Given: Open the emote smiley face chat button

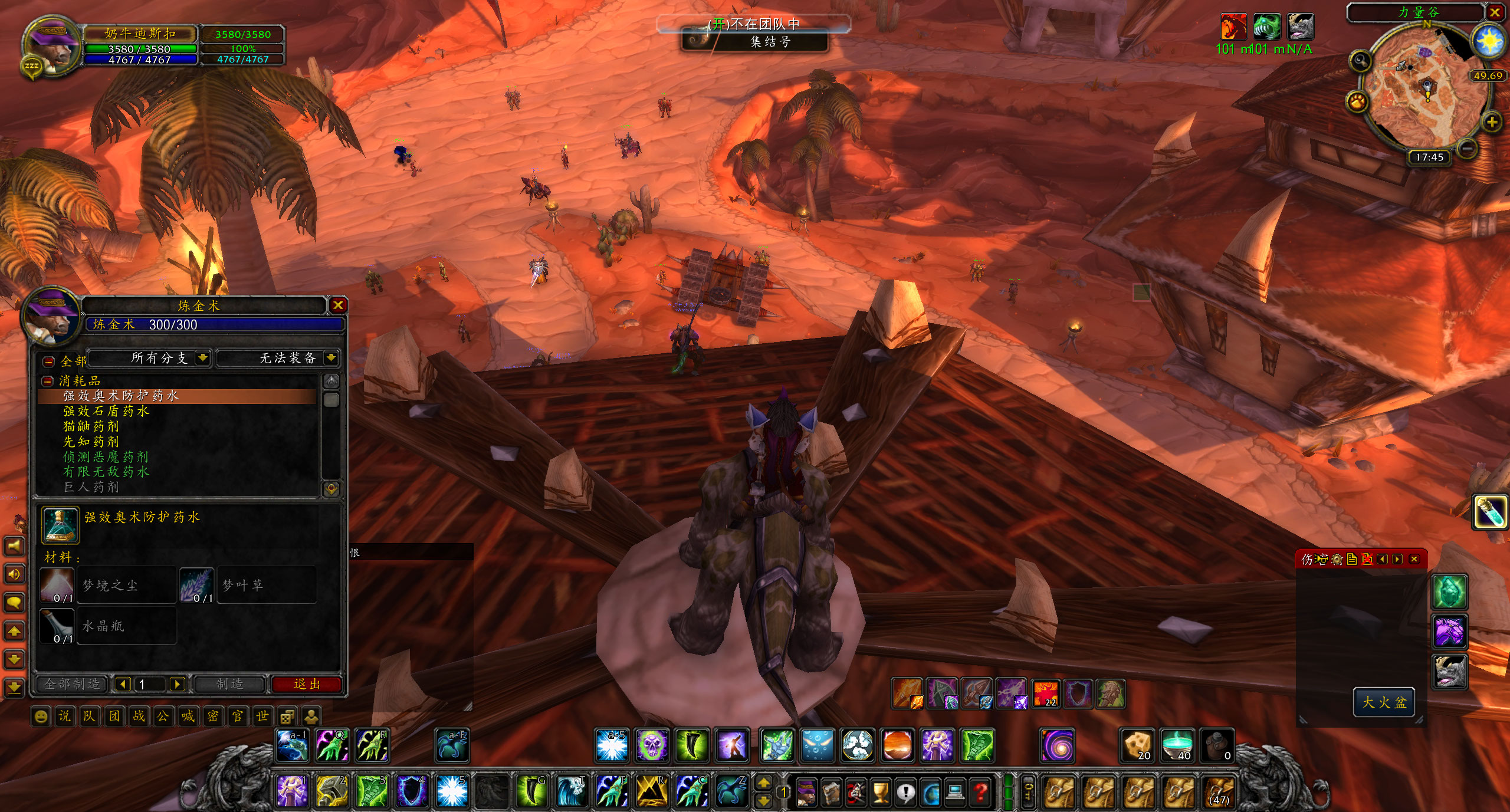Looking at the screenshot, I should (41, 716).
